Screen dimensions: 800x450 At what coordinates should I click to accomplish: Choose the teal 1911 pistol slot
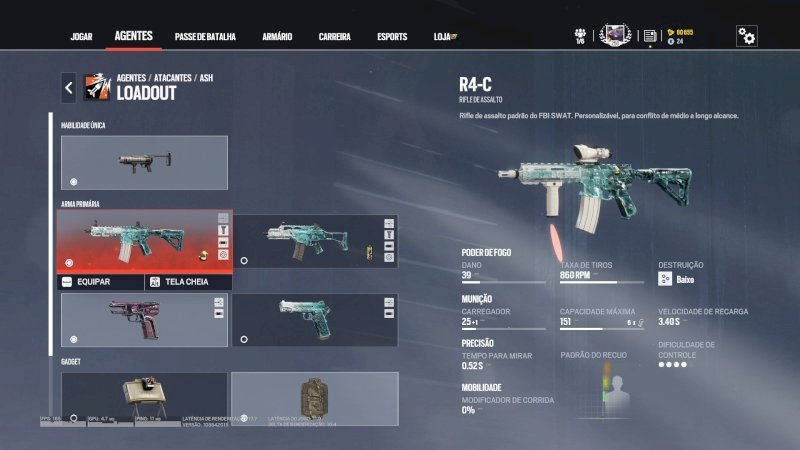click(x=315, y=320)
